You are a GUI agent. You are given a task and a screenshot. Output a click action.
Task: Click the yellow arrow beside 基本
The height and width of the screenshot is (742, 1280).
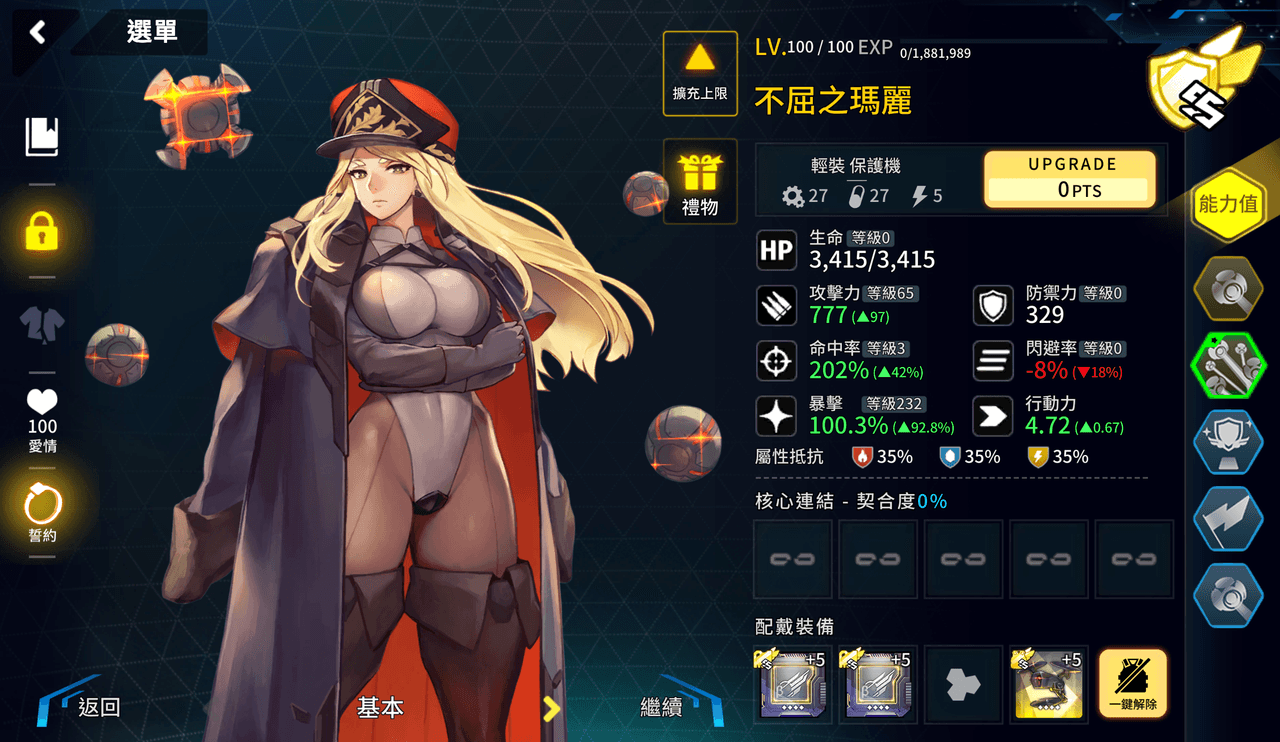coord(550,708)
